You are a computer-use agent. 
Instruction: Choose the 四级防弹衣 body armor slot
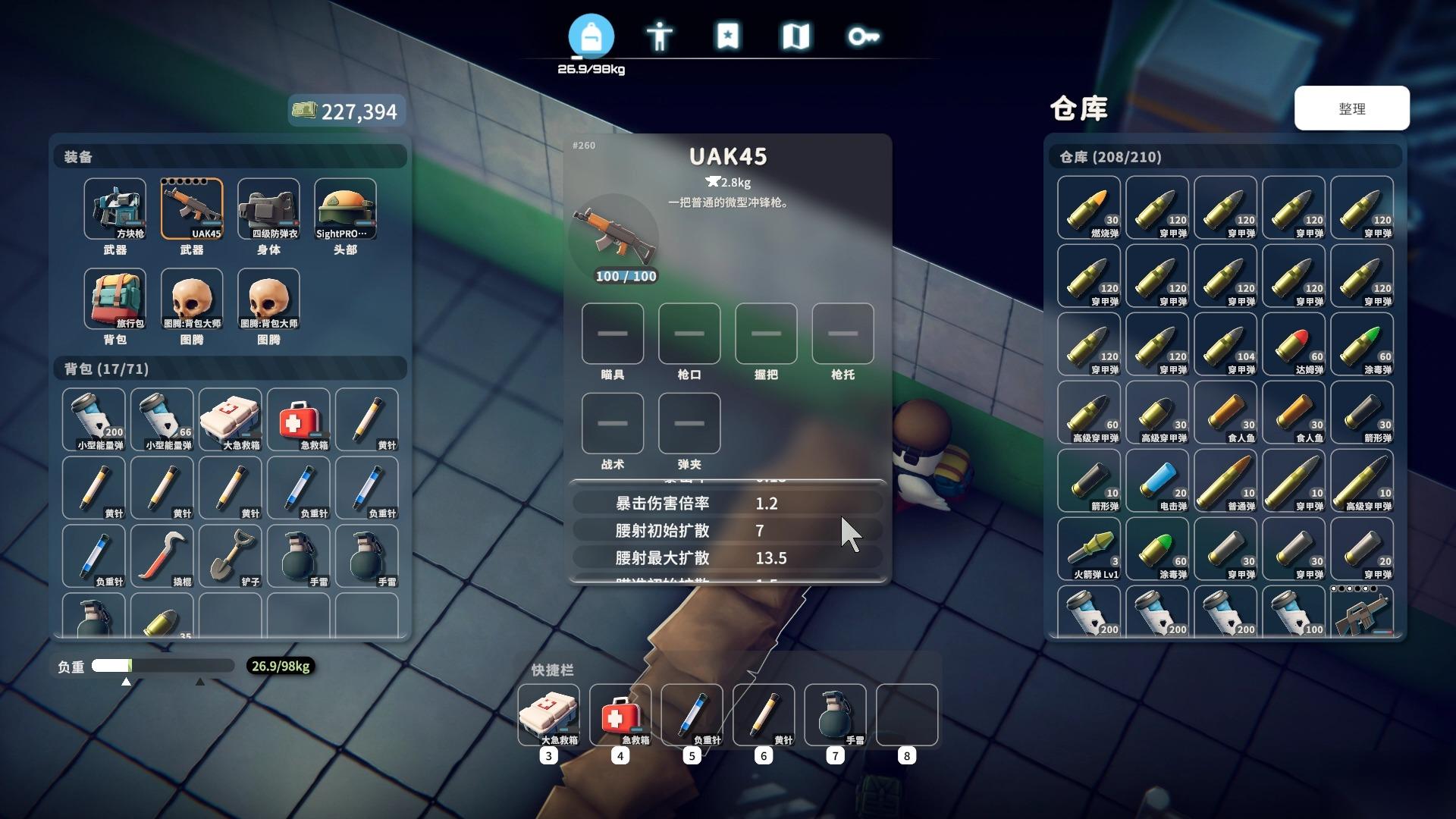(268, 209)
